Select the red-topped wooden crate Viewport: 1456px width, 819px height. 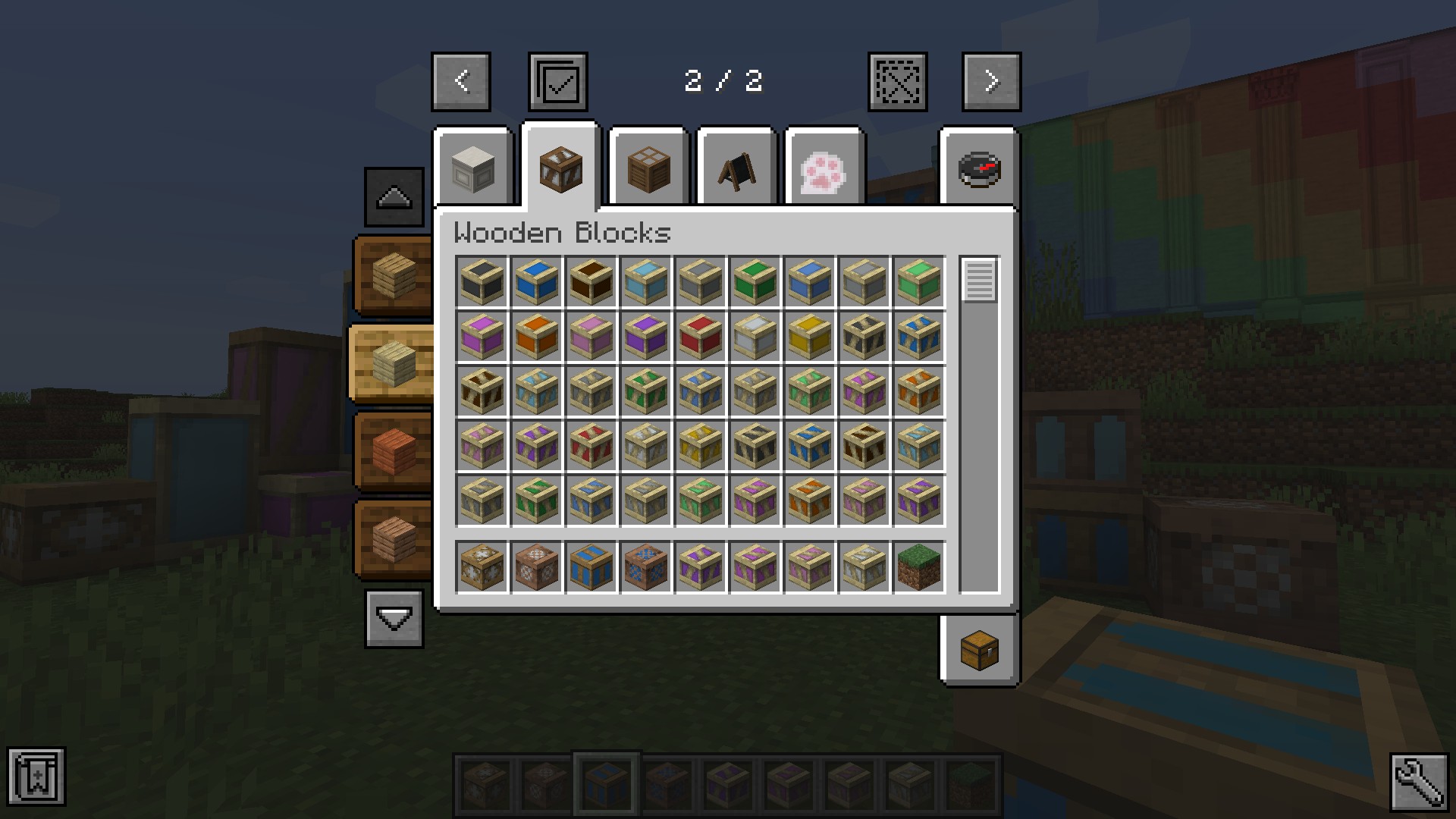click(x=700, y=336)
